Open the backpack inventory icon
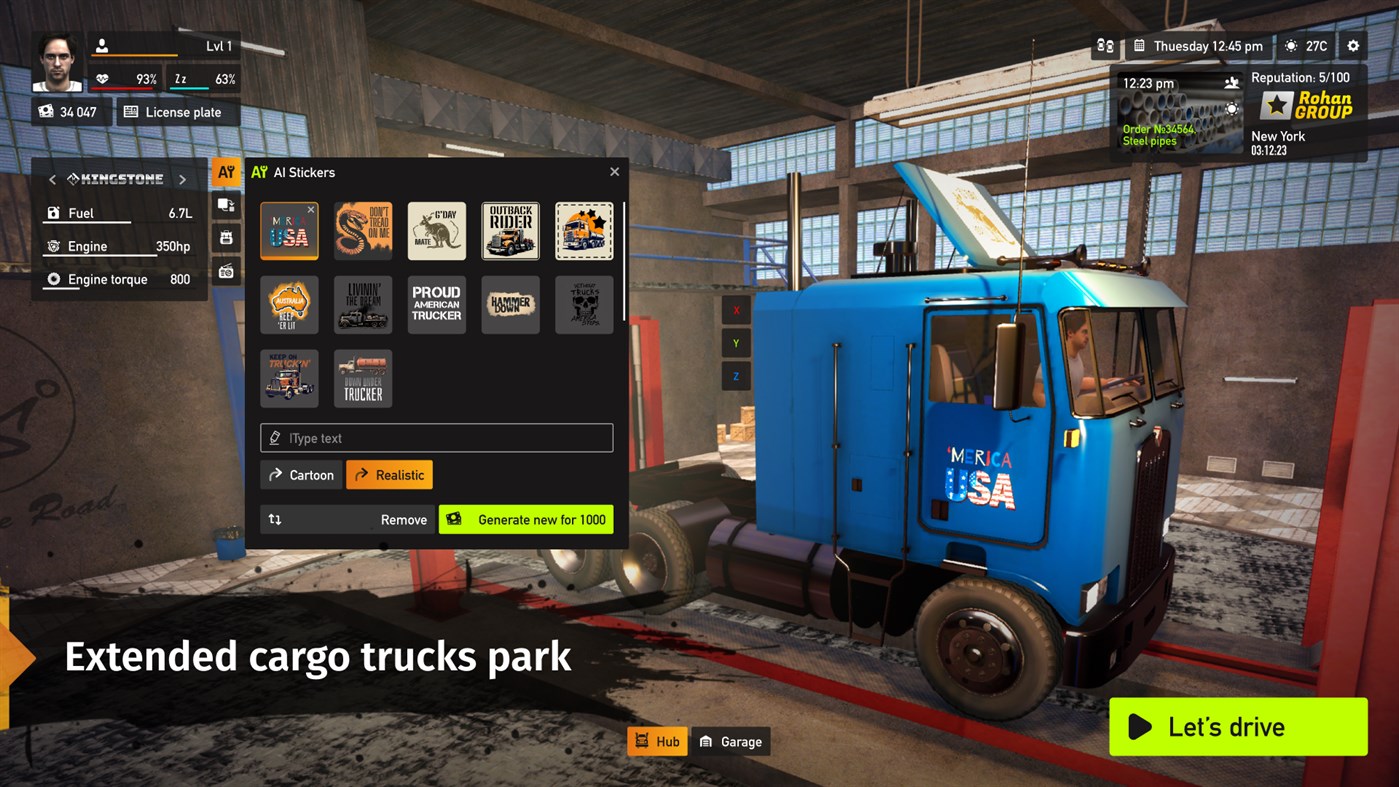Image resolution: width=1399 pixels, height=787 pixels. point(226,237)
